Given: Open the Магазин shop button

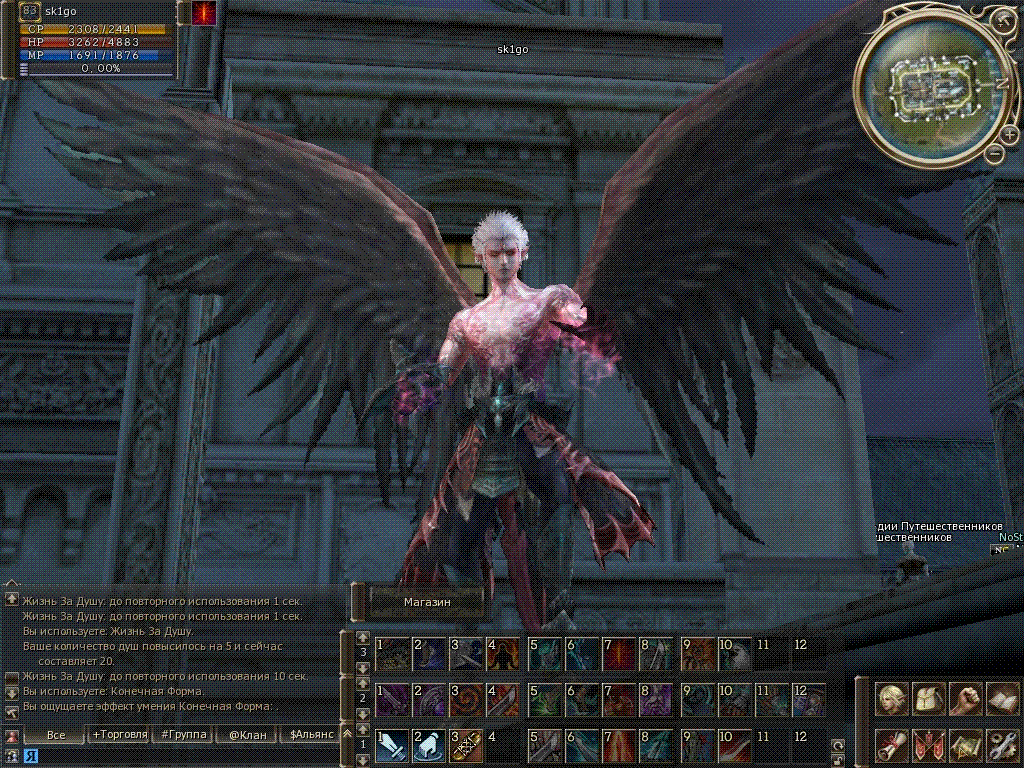Looking at the screenshot, I should click(427, 602).
